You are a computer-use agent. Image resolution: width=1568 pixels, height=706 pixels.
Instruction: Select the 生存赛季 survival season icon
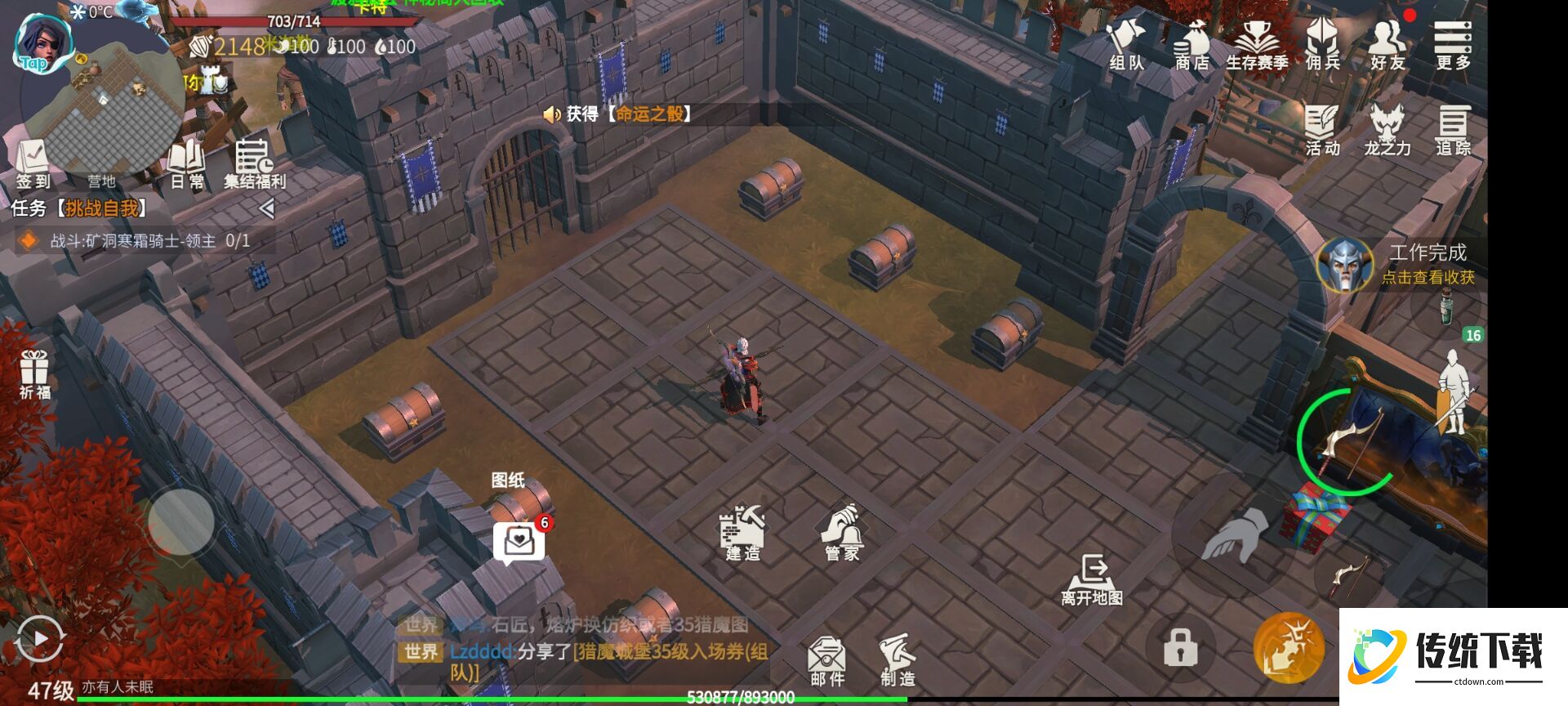[x=1258, y=45]
